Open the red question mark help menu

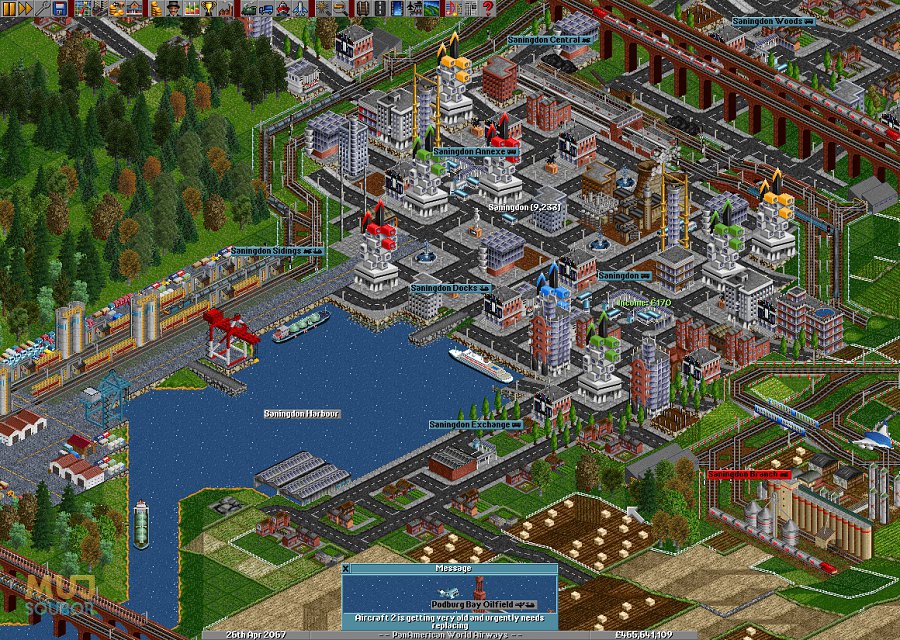[488, 9]
